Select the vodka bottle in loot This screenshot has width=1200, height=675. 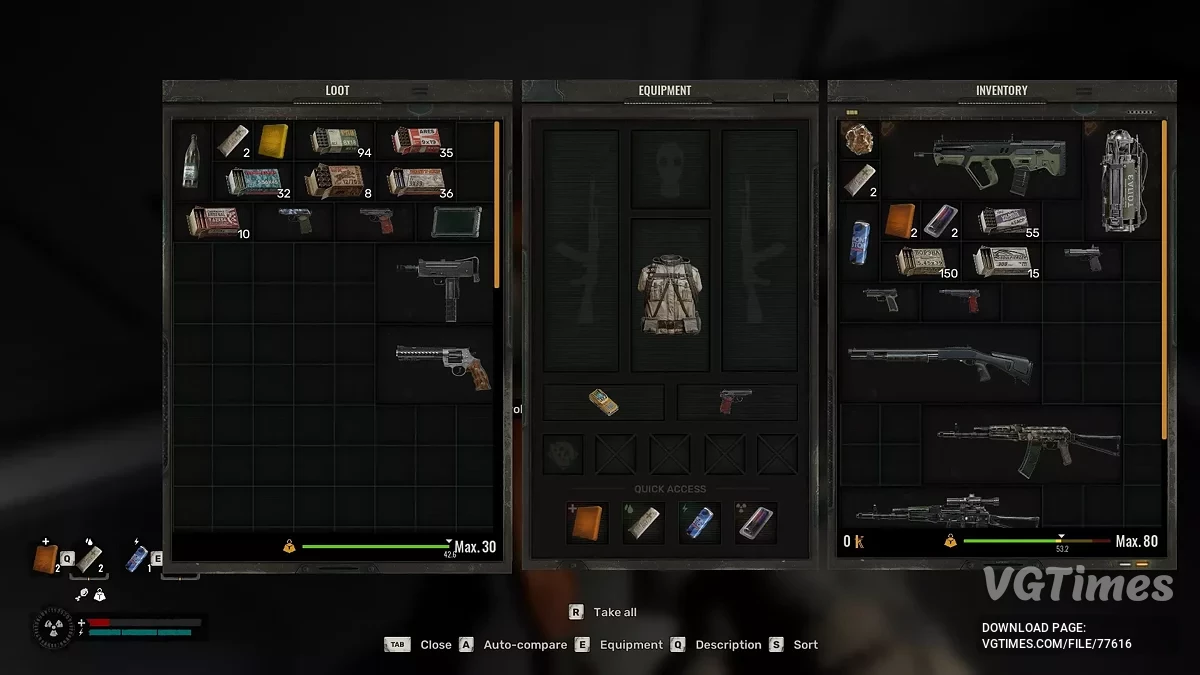click(191, 161)
